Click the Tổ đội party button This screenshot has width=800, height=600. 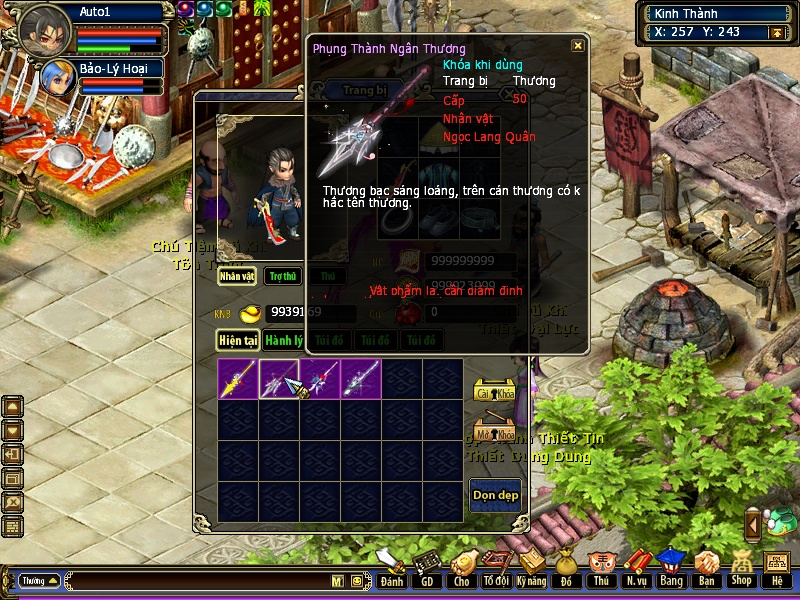pyautogui.click(x=496, y=571)
